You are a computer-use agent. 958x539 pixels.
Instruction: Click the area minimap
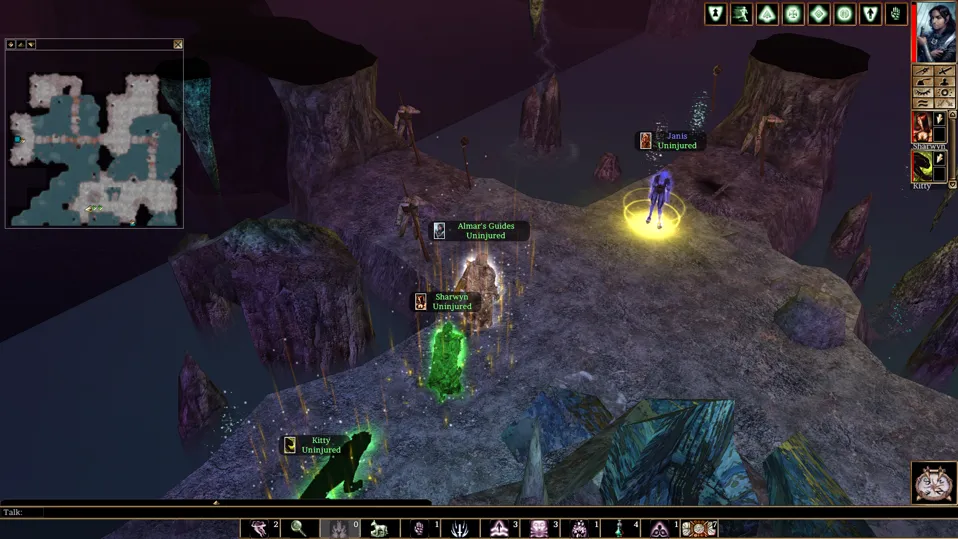(x=94, y=138)
